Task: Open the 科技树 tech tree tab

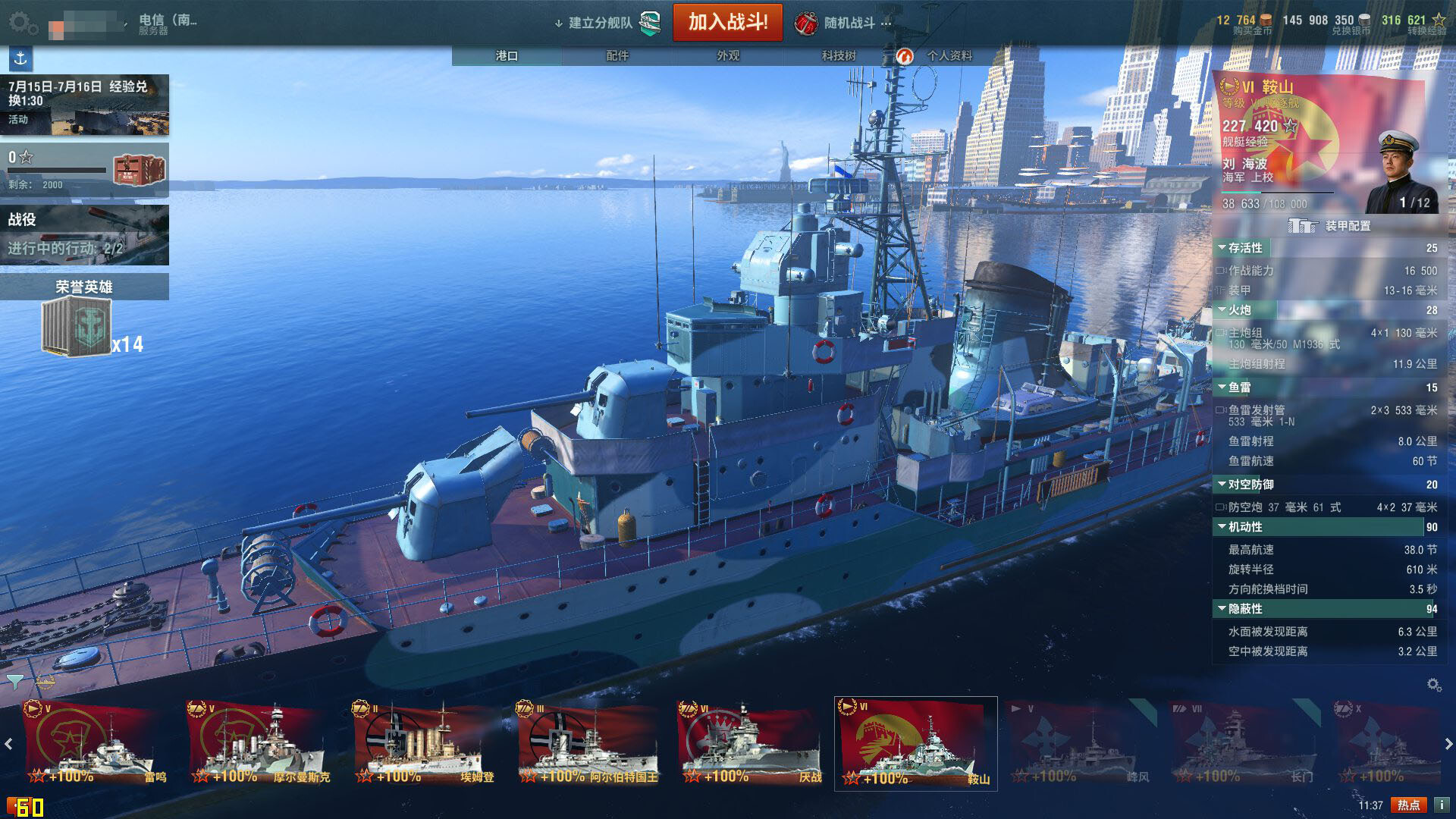Action: 838,55
